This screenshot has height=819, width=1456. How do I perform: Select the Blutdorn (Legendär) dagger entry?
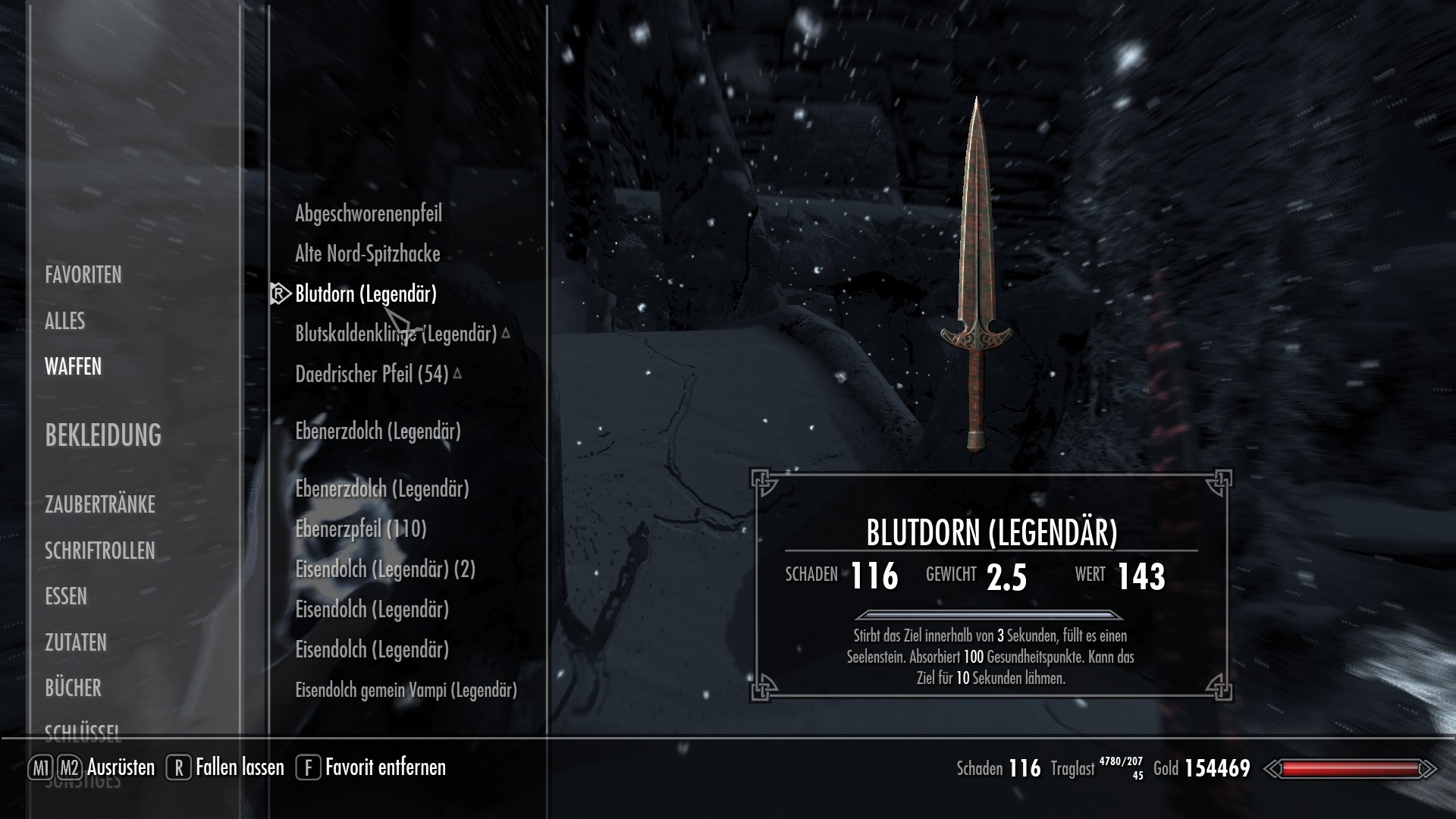366,294
